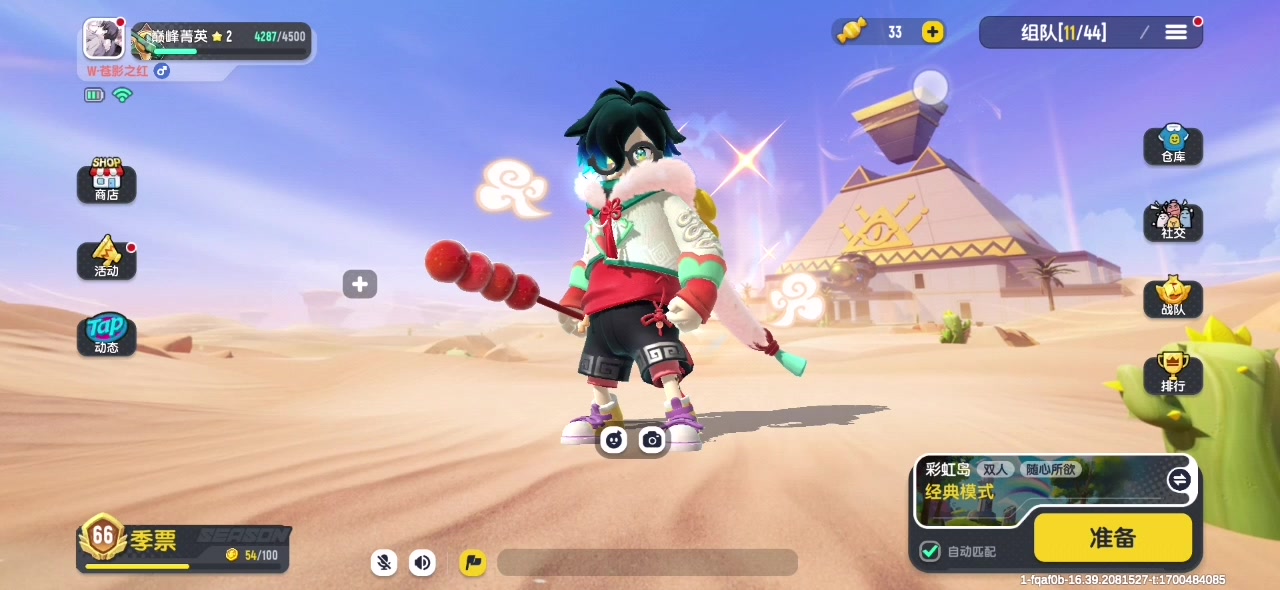Open the 仓库 warehouse

click(x=1173, y=146)
